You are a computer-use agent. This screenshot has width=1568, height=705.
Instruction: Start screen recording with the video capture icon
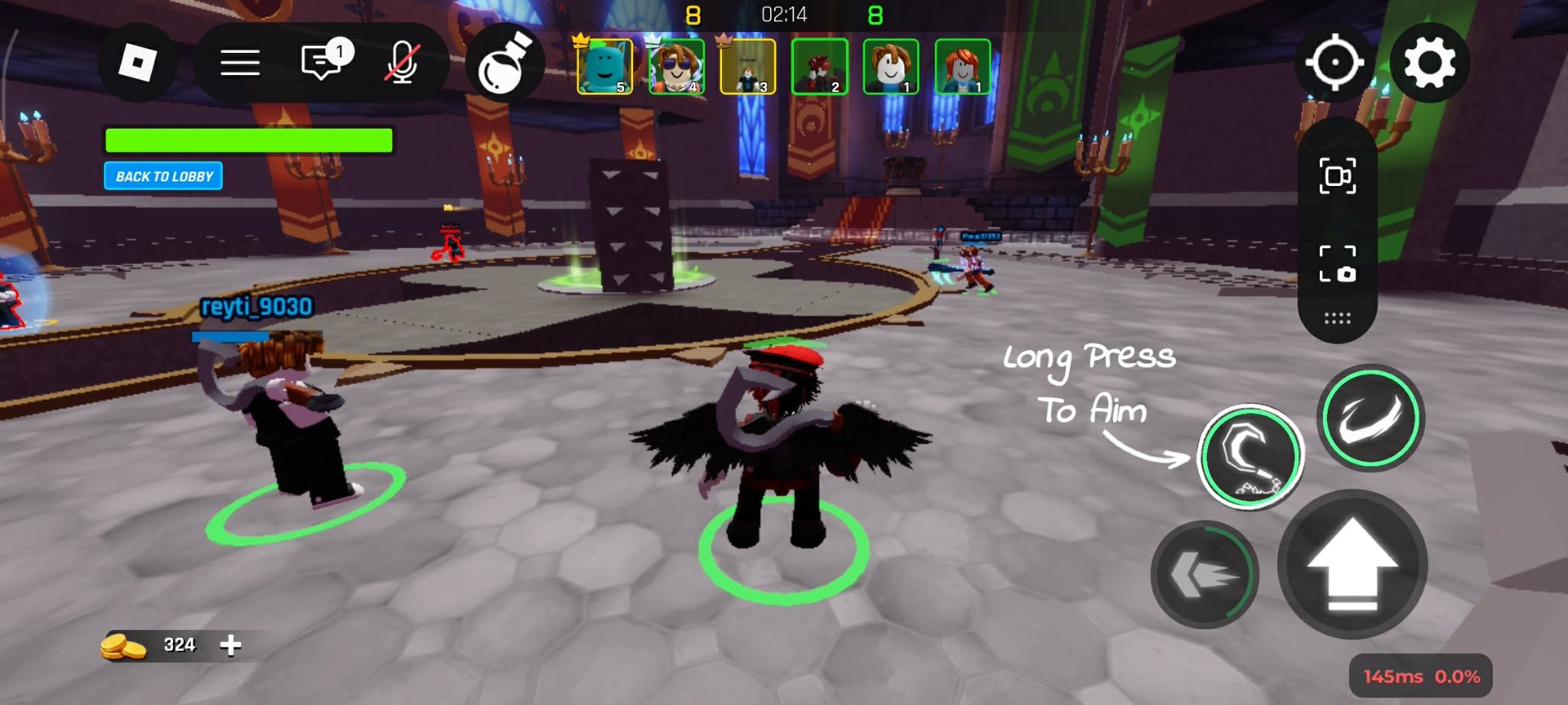(x=1338, y=176)
